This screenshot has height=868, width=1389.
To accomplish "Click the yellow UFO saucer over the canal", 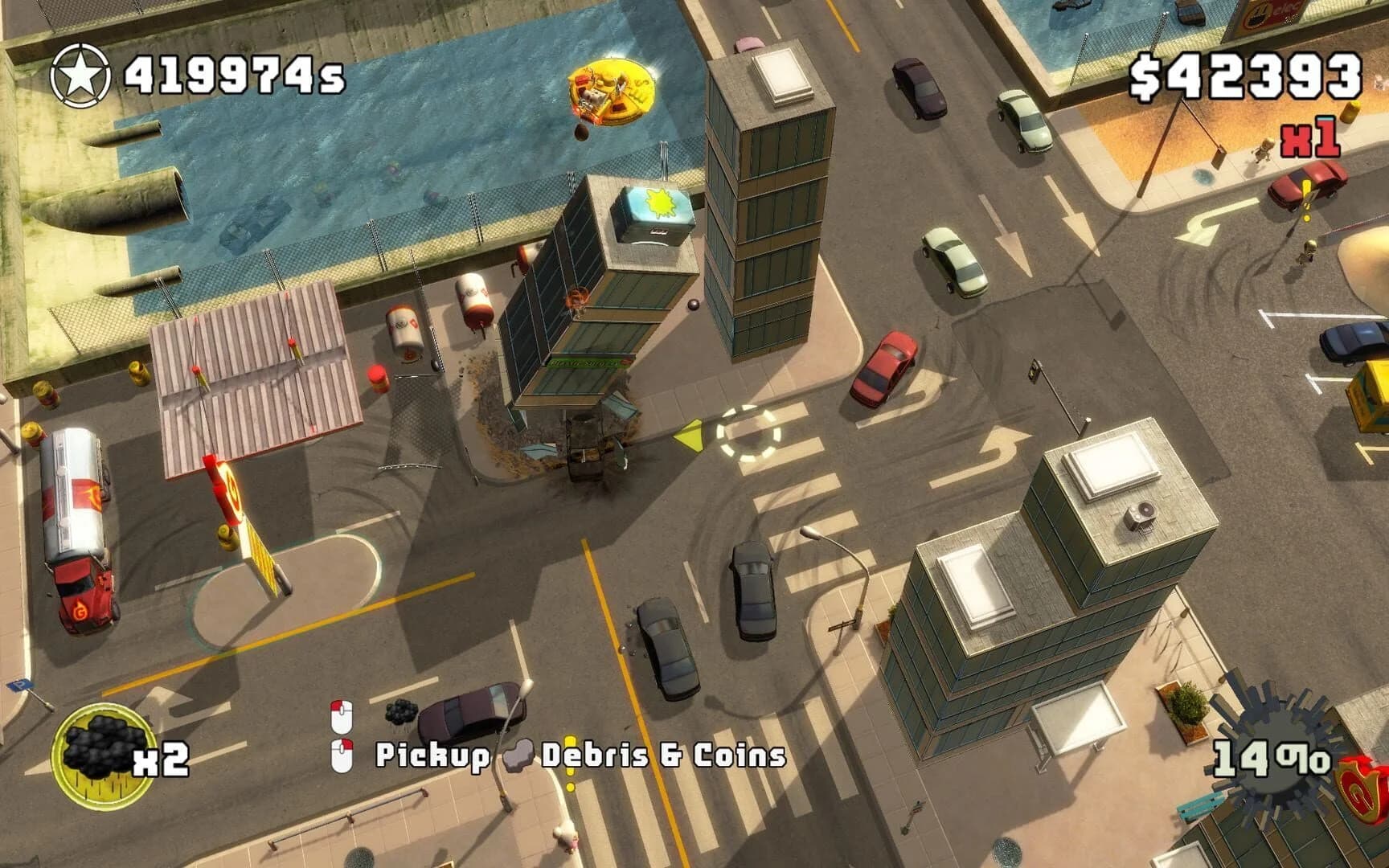I will pos(611,90).
